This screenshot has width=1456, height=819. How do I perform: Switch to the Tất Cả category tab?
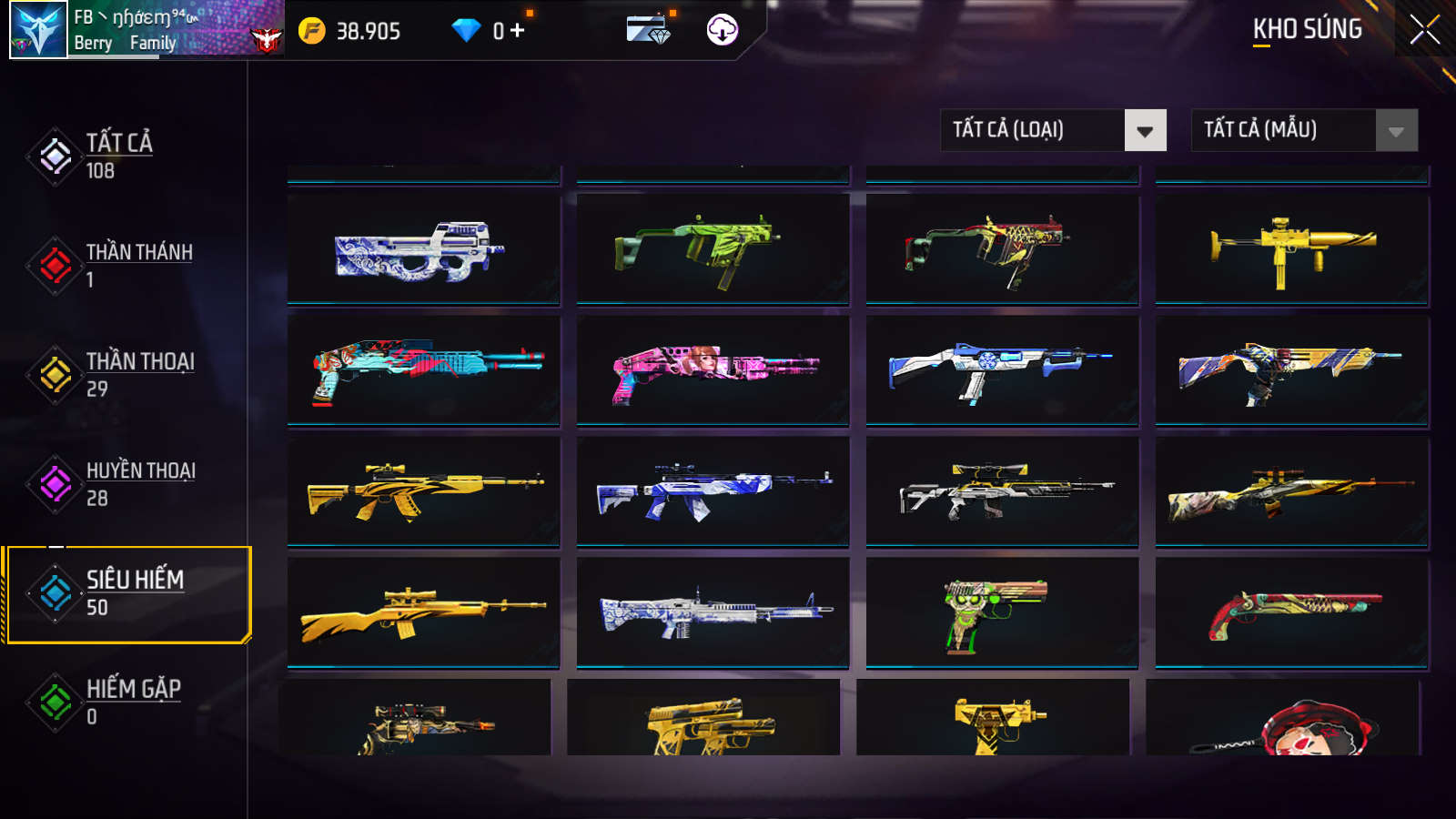[118, 156]
